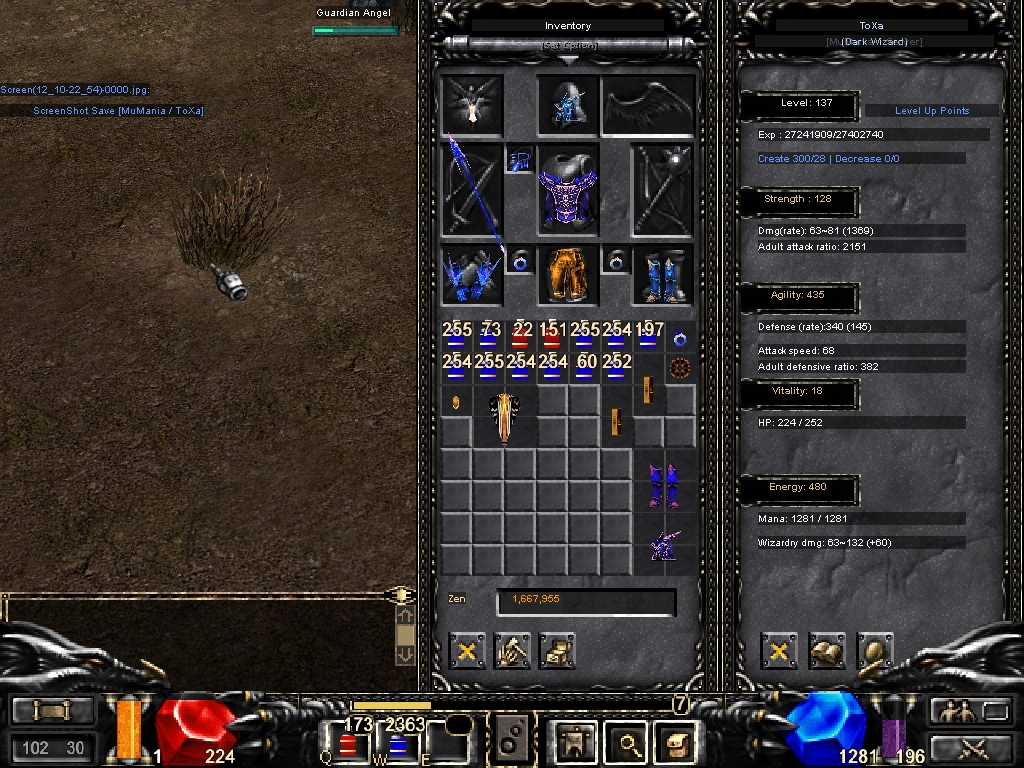Open the personal store chest button
This screenshot has width=1024, height=768.
[557, 651]
